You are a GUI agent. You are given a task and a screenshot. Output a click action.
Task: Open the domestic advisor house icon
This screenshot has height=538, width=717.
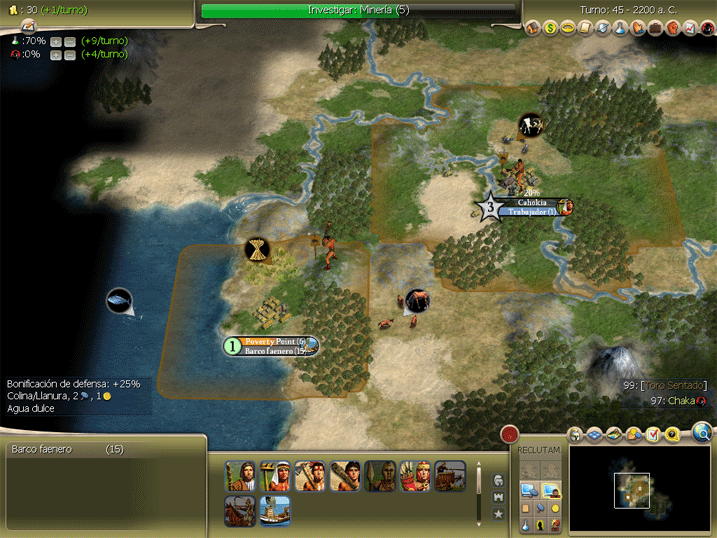tap(533, 27)
